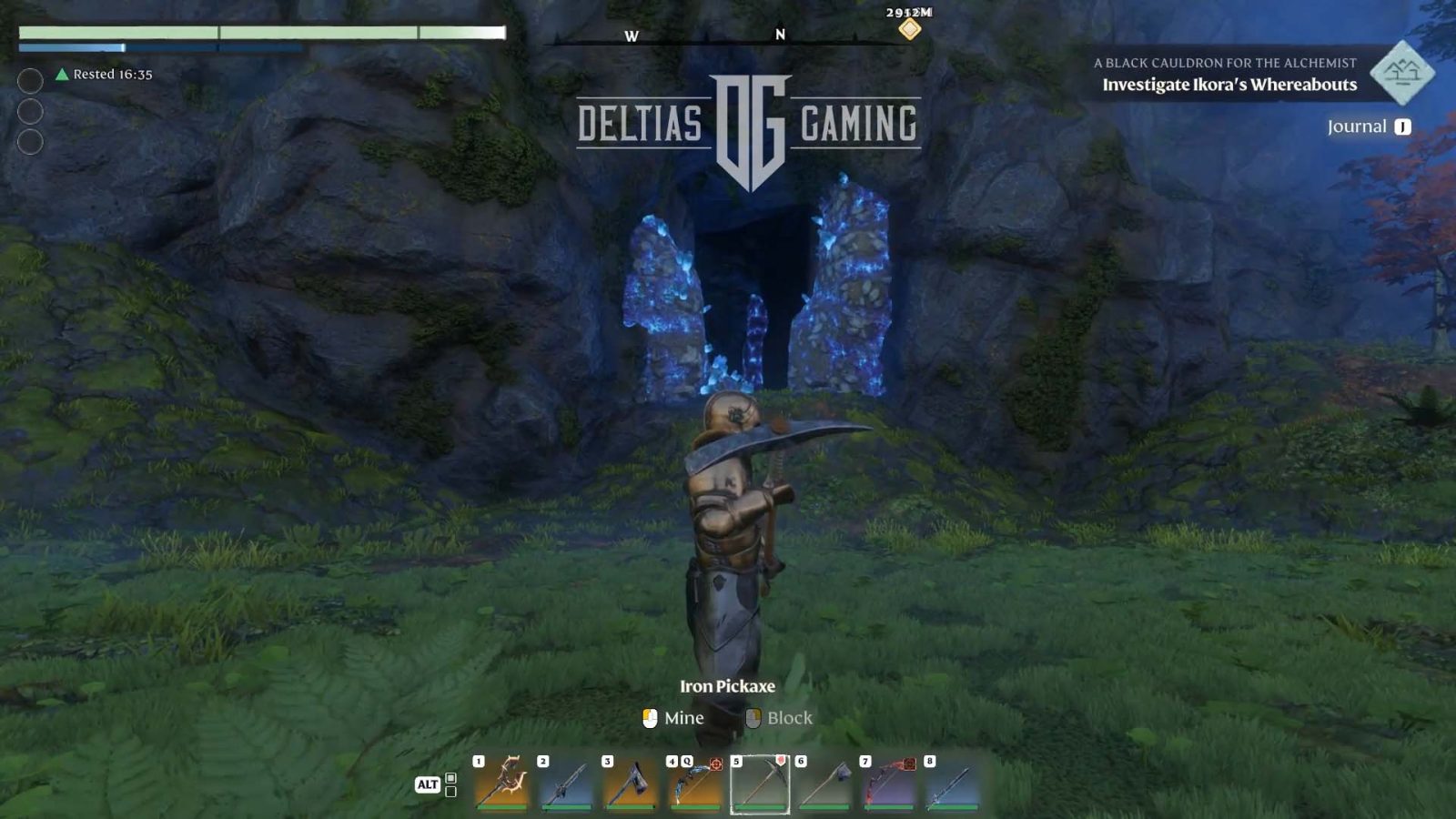Image resolution: width=1456 pixels, height=819 pixels.
Task: Click the quest diamond house icon
Action: pyautogui.click(x=1401, y=72)
